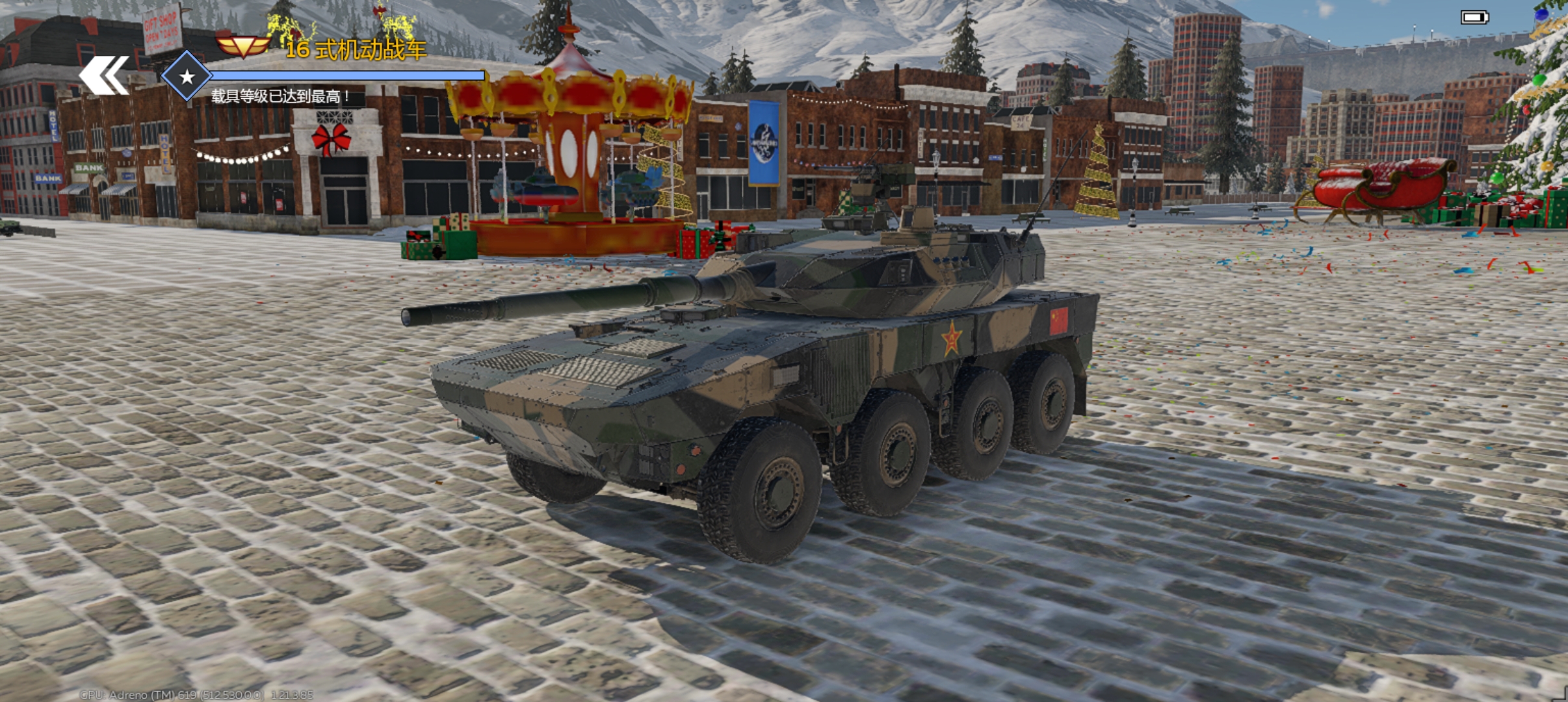
Task: Go back using the double-chevron arrow
Action: click(x=104, y=76)
